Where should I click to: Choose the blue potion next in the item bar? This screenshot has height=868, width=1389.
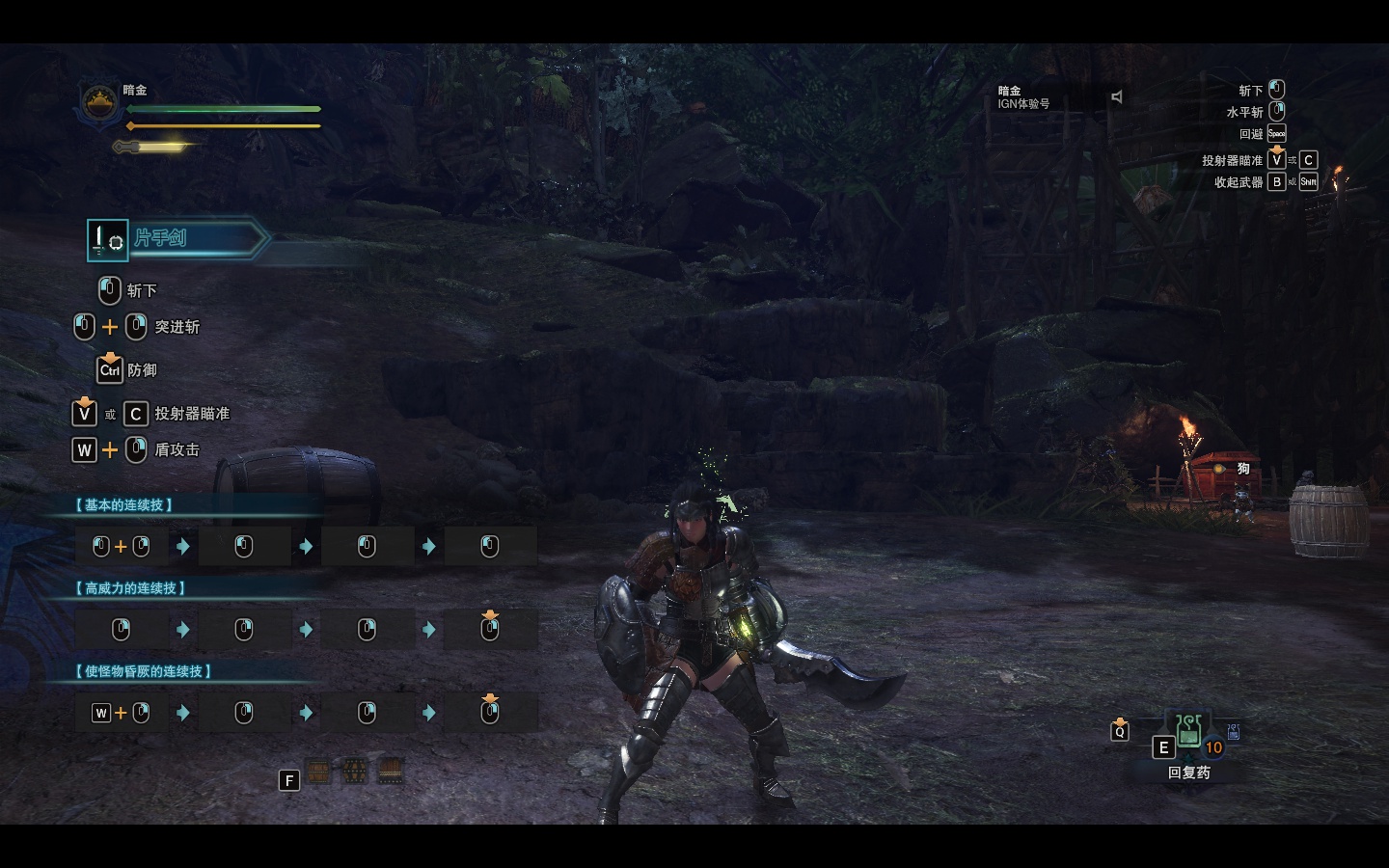(1233, 732)
